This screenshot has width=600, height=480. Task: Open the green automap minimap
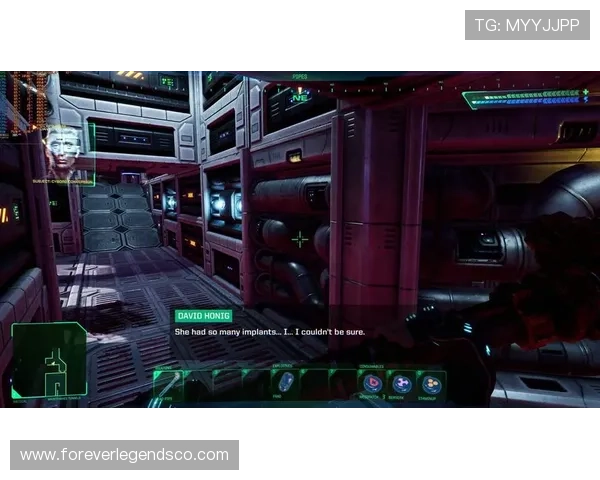click(x=49, y=360)
